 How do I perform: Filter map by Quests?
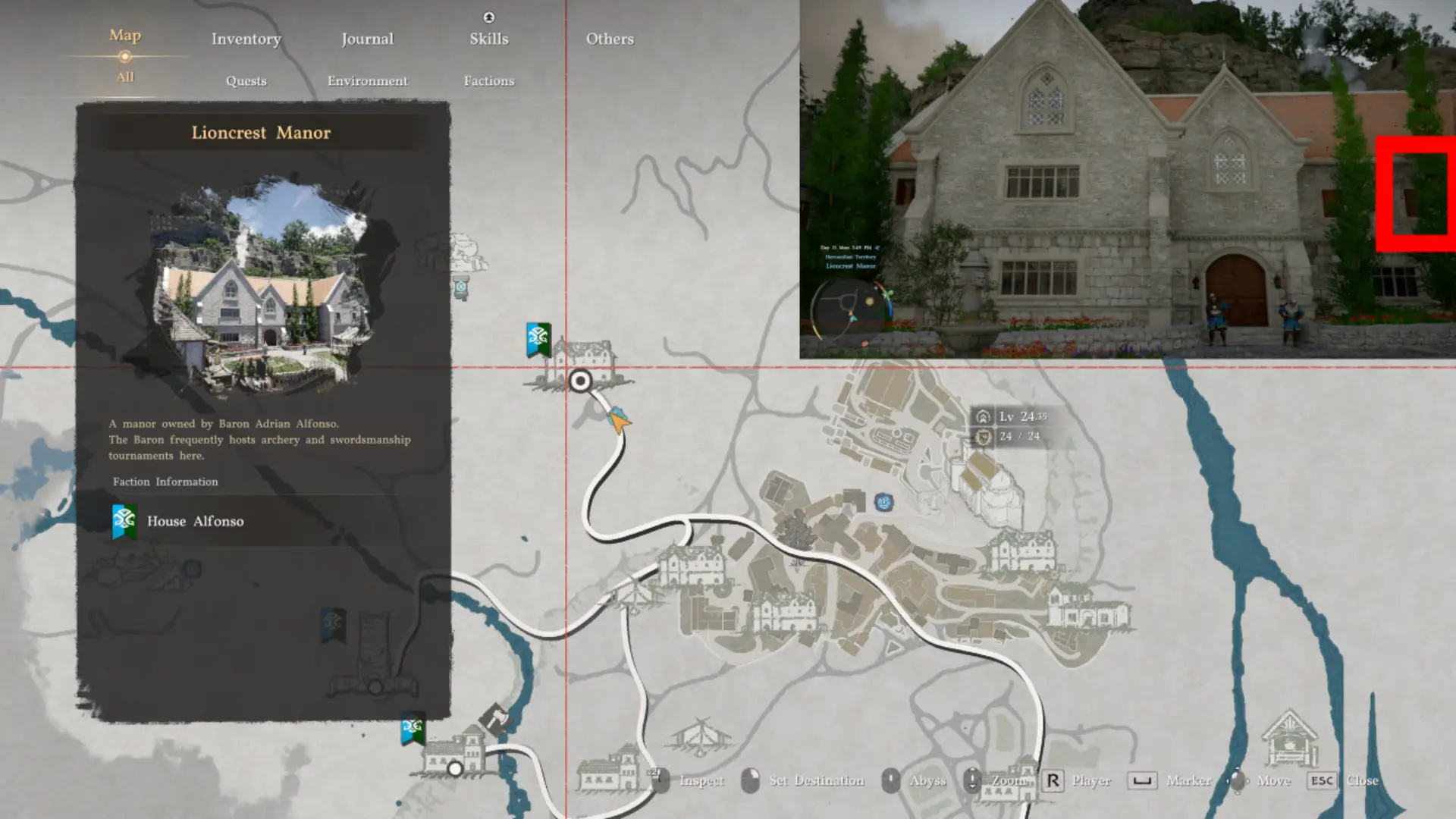(246, 80)
